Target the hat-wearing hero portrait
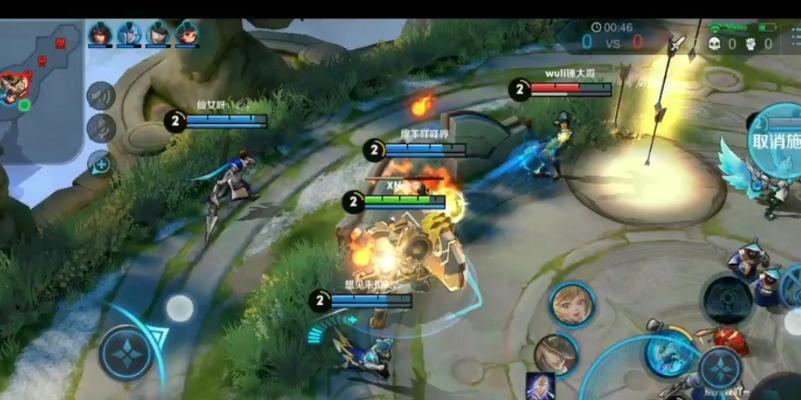Screen dimensions: 801x400 click(x=556, y=354)
